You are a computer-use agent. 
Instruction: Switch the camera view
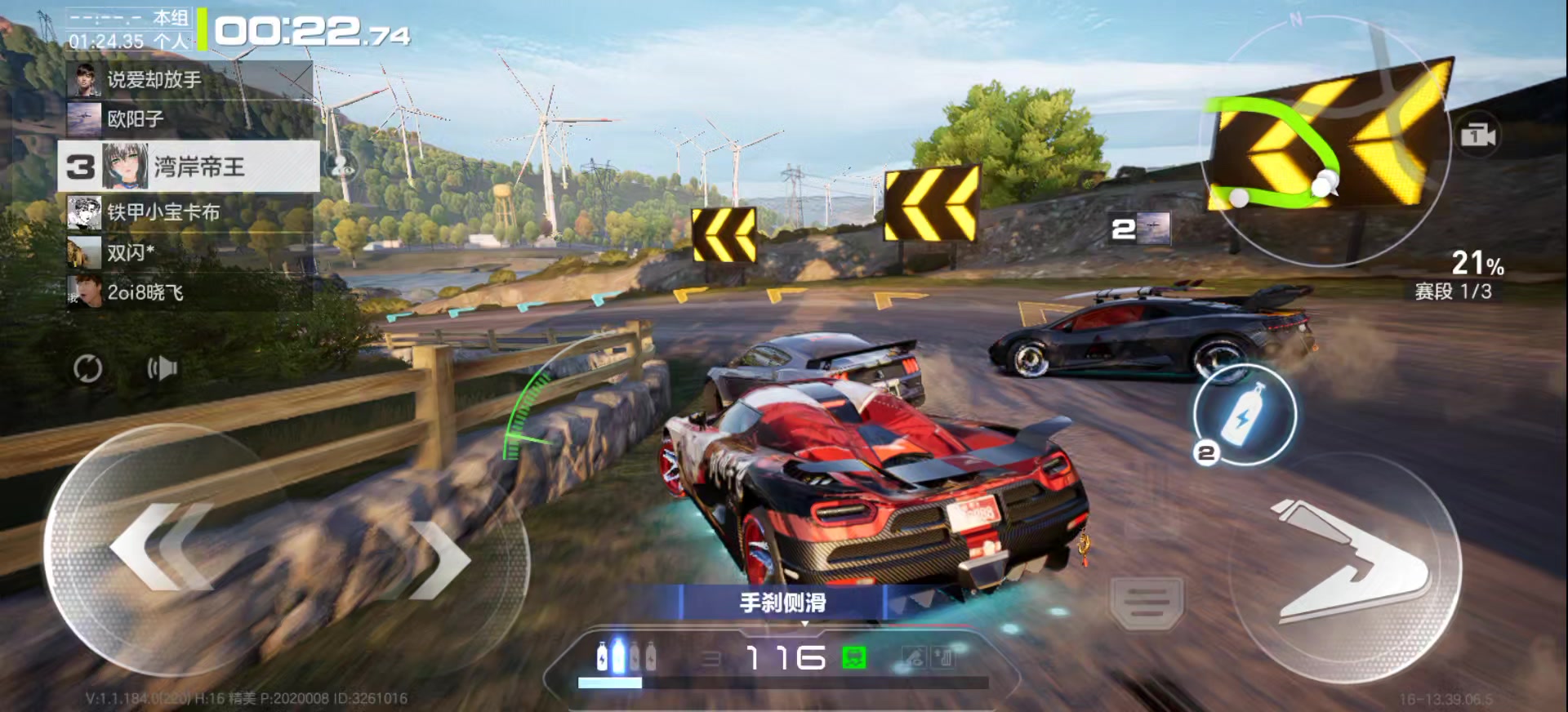click(x=1477, y=136)
